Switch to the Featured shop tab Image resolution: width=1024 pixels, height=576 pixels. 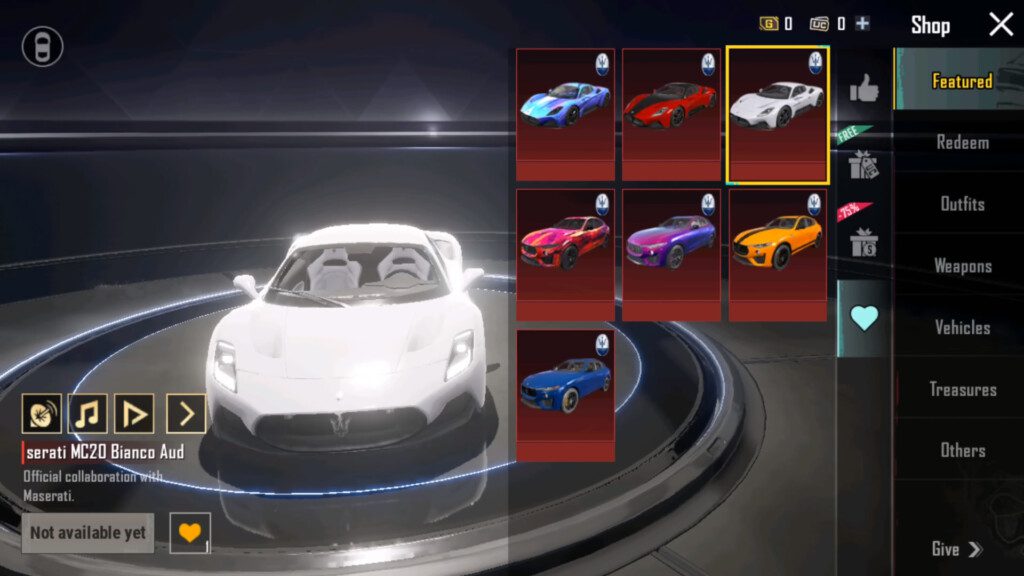click(961, 81)
